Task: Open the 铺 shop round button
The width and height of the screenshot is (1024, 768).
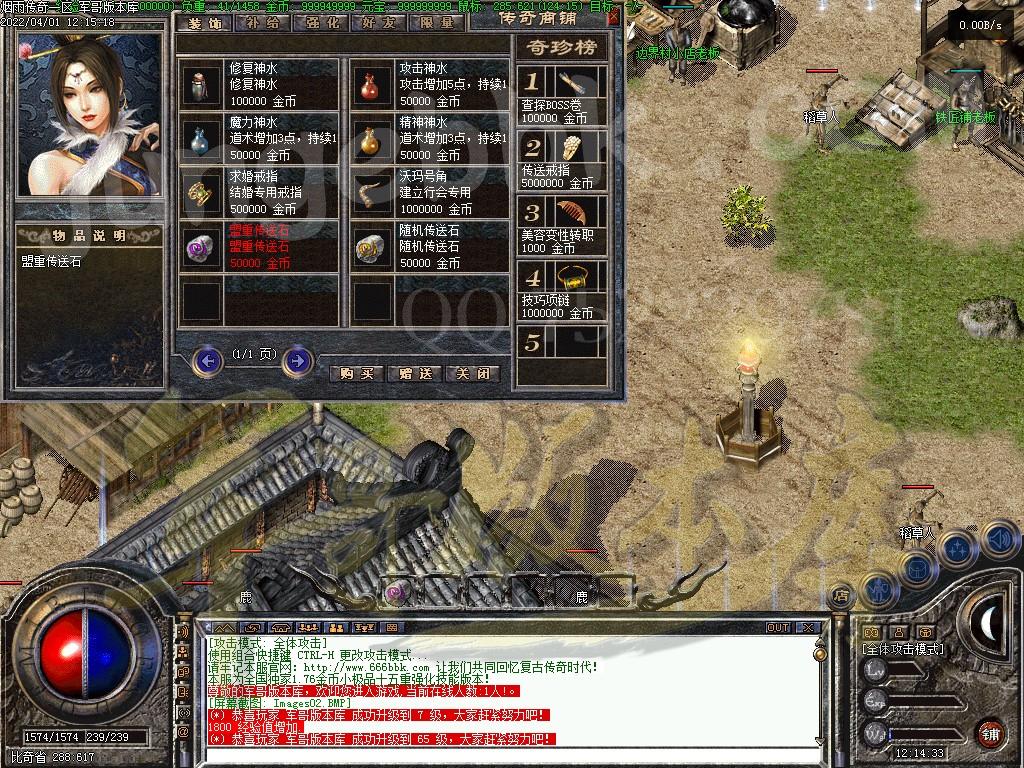Action: [991, 732]
